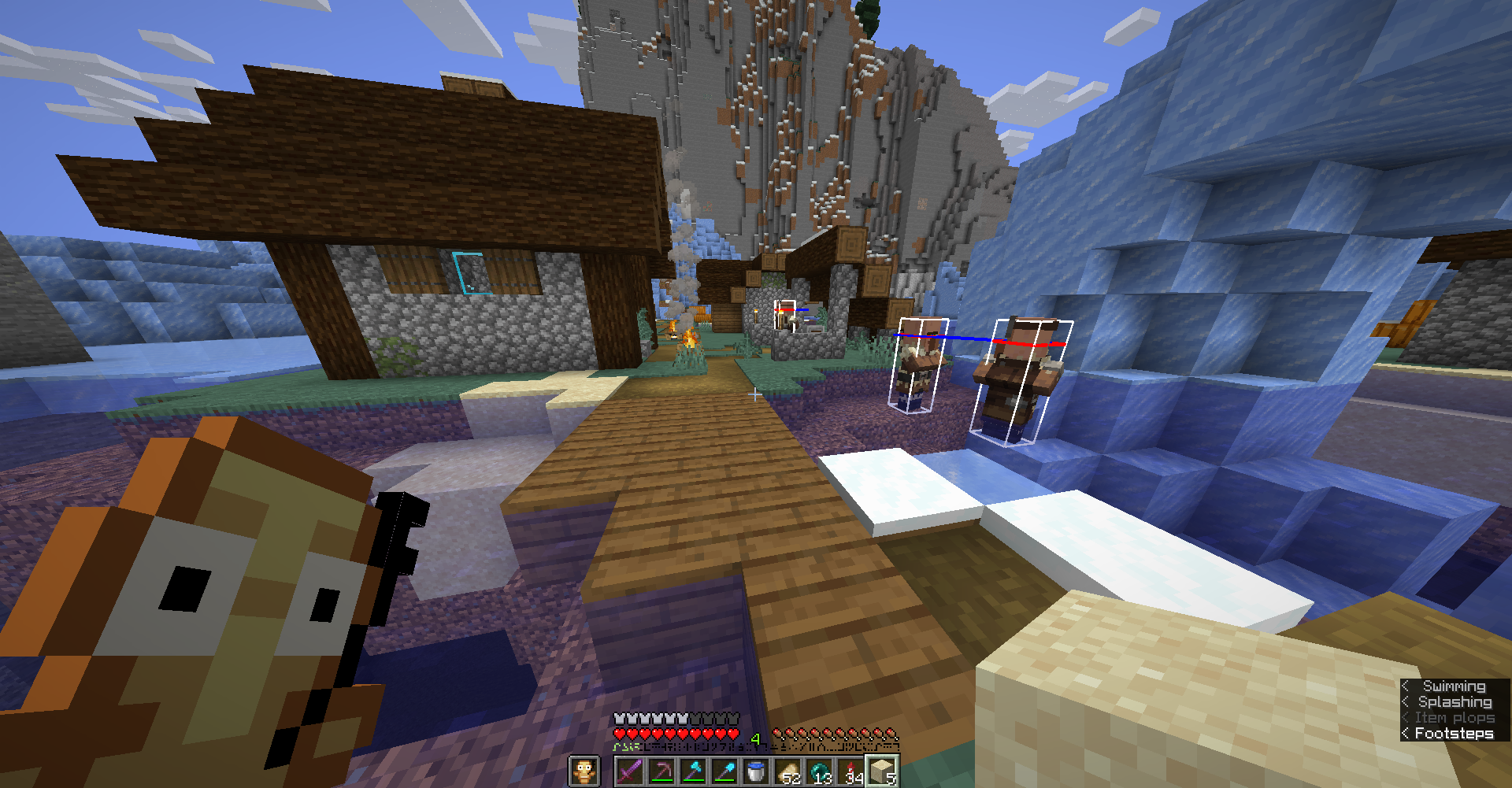The image size is (1512, 788).
Task: Click the Footsteps subtitle entry
Action: [x=1455, y=733]
